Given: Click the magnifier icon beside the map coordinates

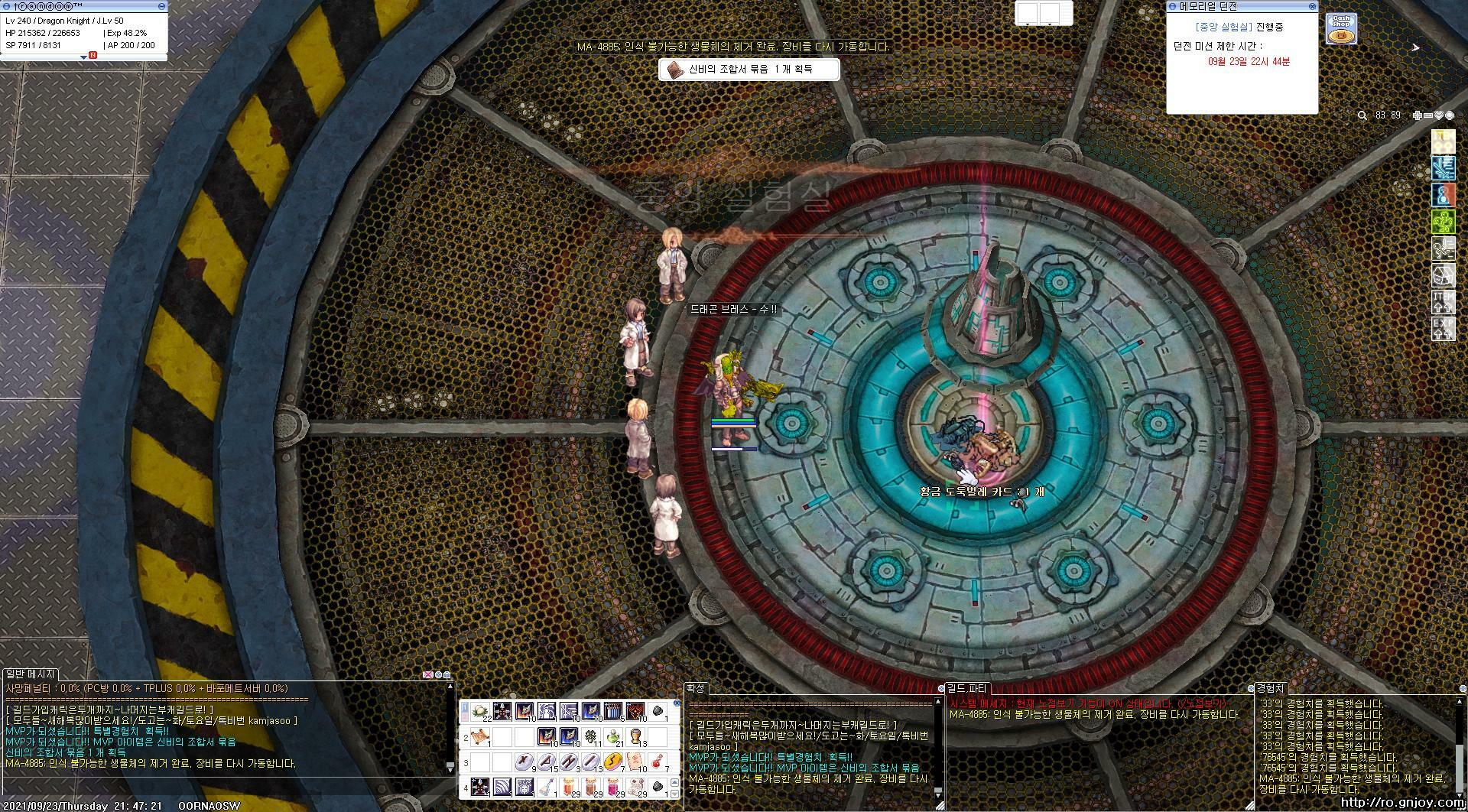Looking at the screenshot, I should [1362, 115].
